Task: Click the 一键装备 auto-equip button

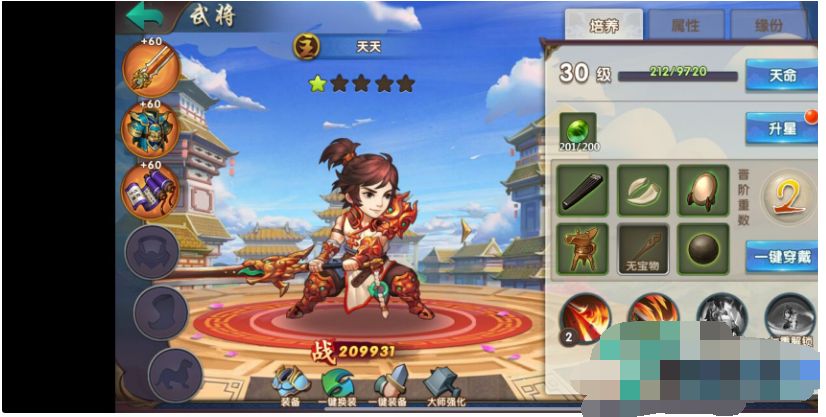Action: (391, 386)
